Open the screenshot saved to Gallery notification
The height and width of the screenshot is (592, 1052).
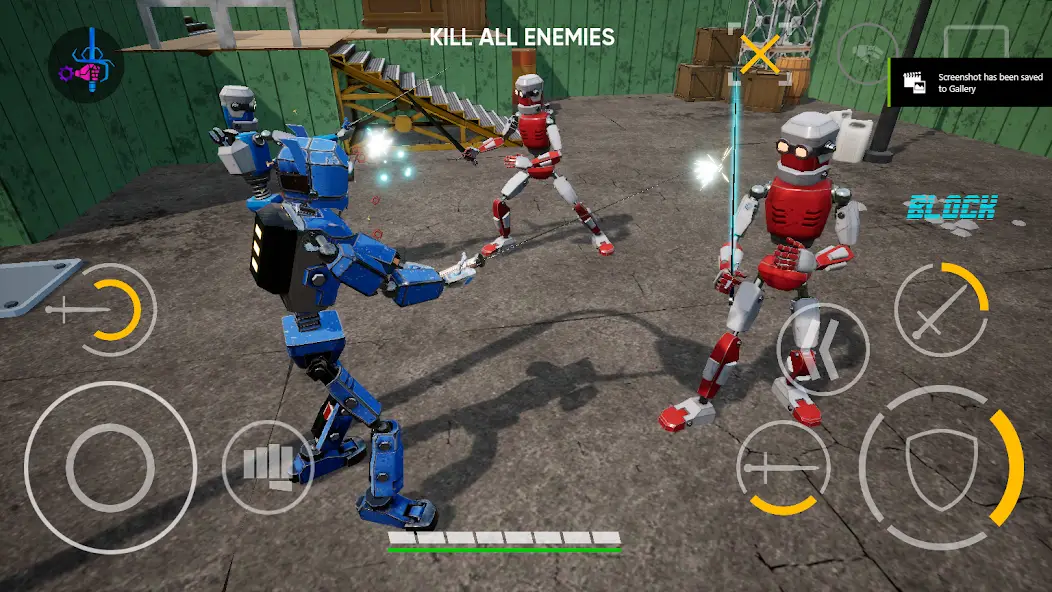click(x=970, y=82)
